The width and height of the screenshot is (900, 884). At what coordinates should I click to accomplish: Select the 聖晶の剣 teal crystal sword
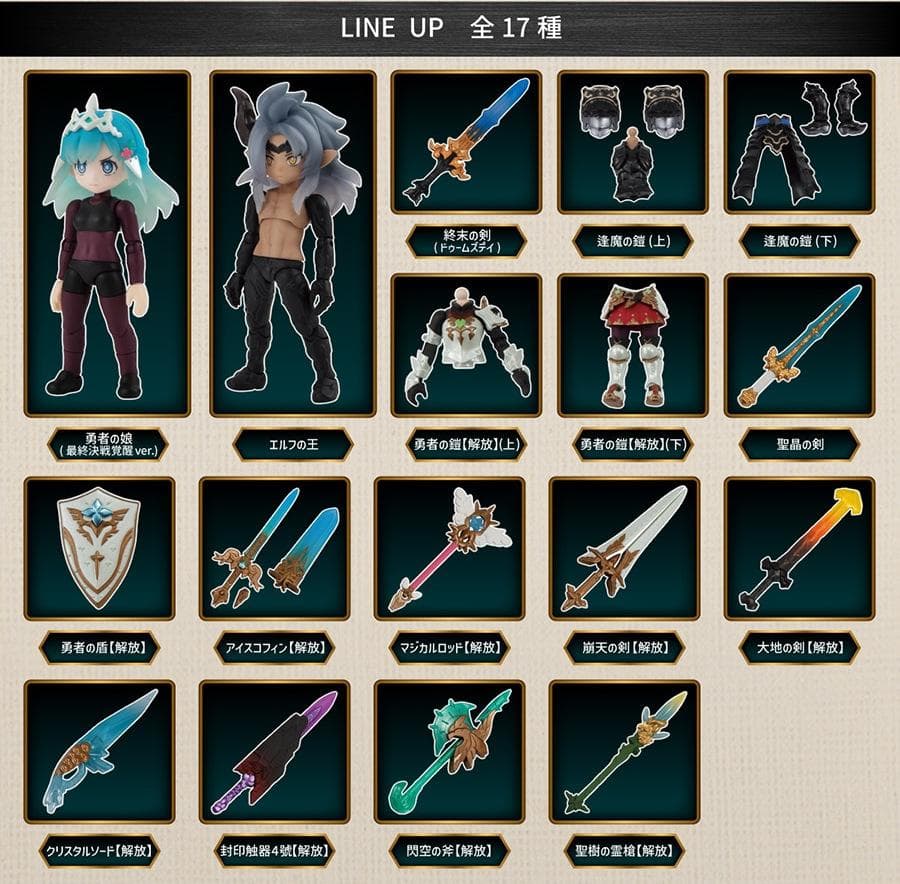click(x=799, y=344)
